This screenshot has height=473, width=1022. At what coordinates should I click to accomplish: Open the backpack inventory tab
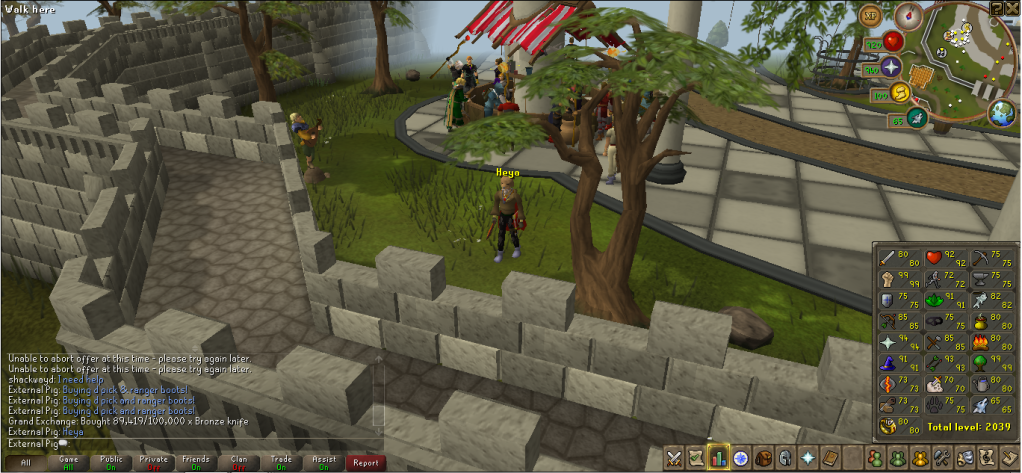click(x=765, y=458)
